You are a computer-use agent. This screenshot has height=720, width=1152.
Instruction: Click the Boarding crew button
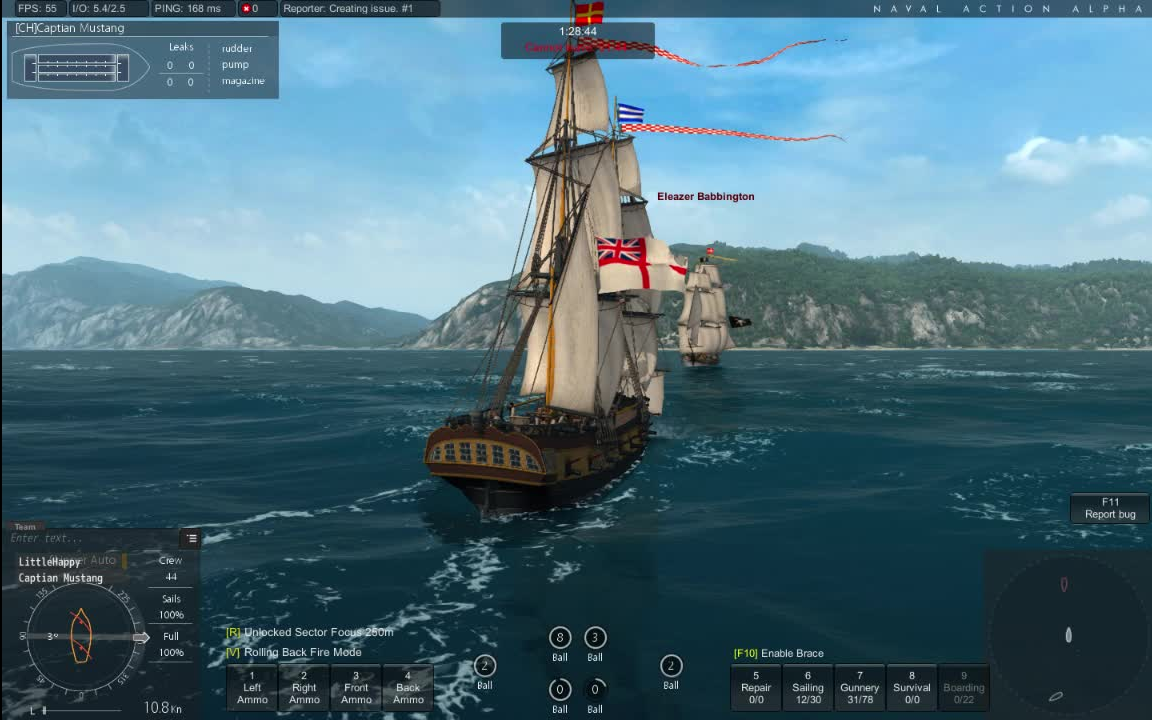tap(964, 688)
